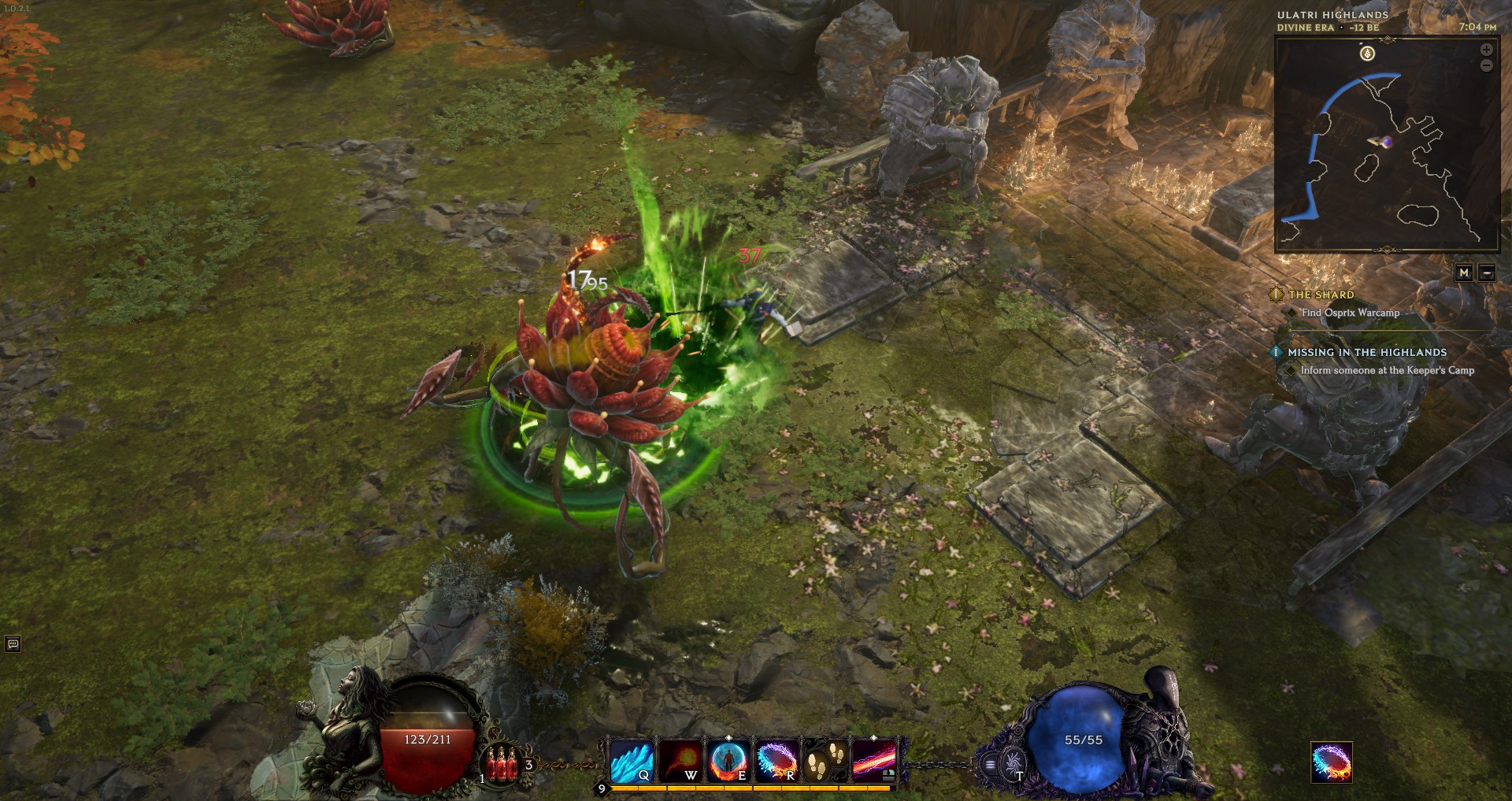The width and height of the screenshot is (1512, 801).
Task: Open the swirling portal icon bottom right
Action: click(x=1332, y=762)
